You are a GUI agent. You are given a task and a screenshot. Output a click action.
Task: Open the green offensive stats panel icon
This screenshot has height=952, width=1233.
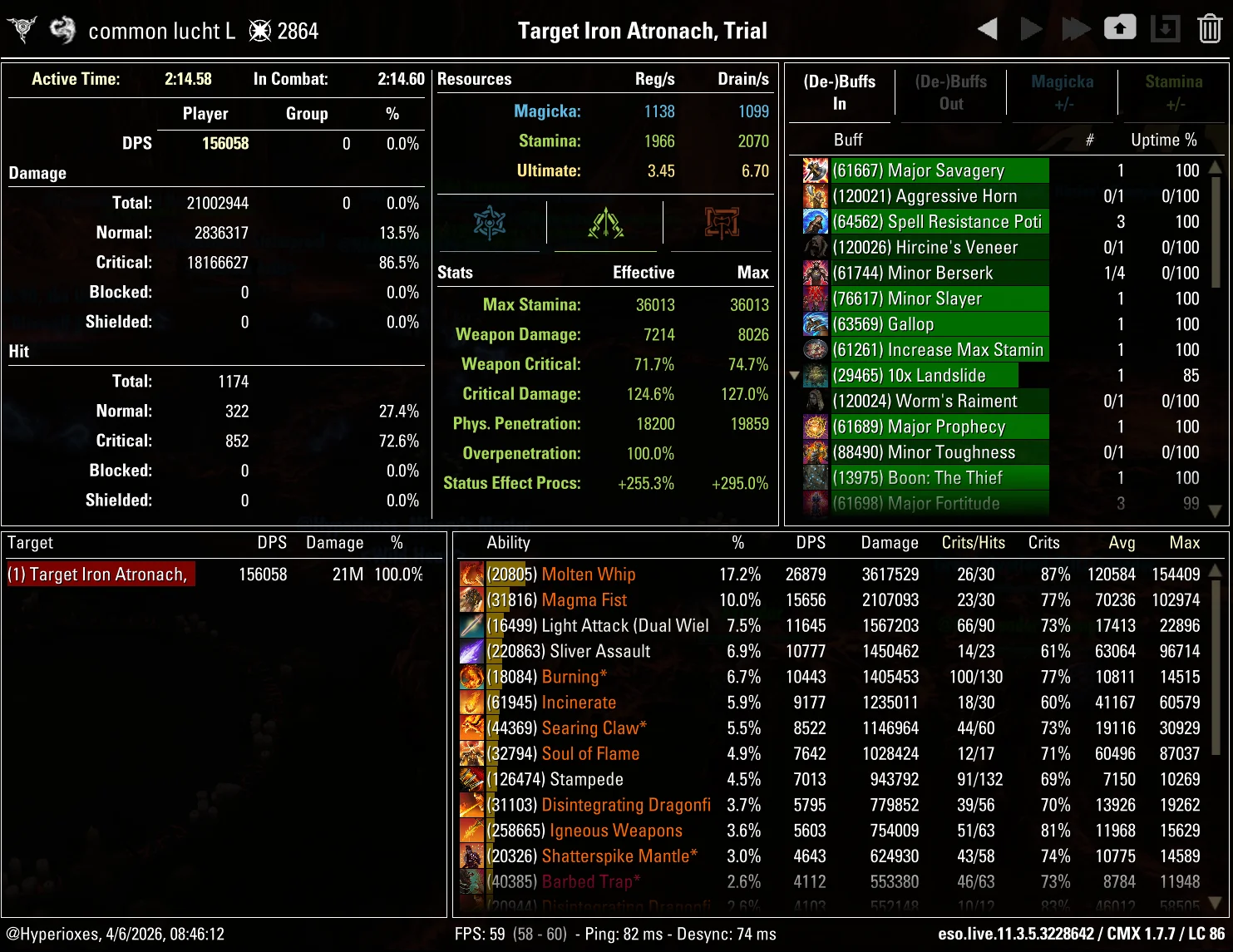coord(605,222)
